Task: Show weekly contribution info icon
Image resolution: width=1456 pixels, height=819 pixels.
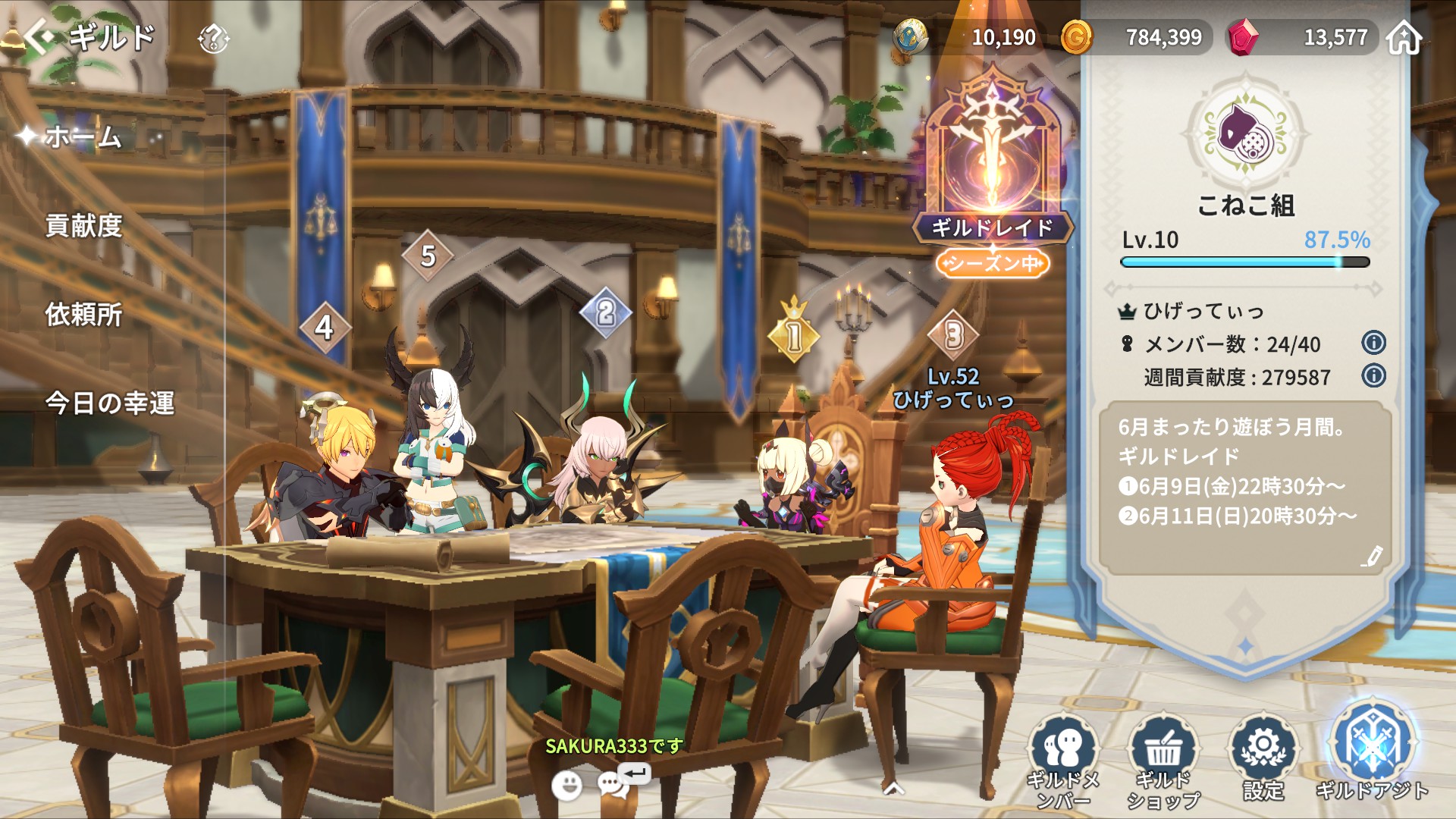Action: [x=1373, y=376]
